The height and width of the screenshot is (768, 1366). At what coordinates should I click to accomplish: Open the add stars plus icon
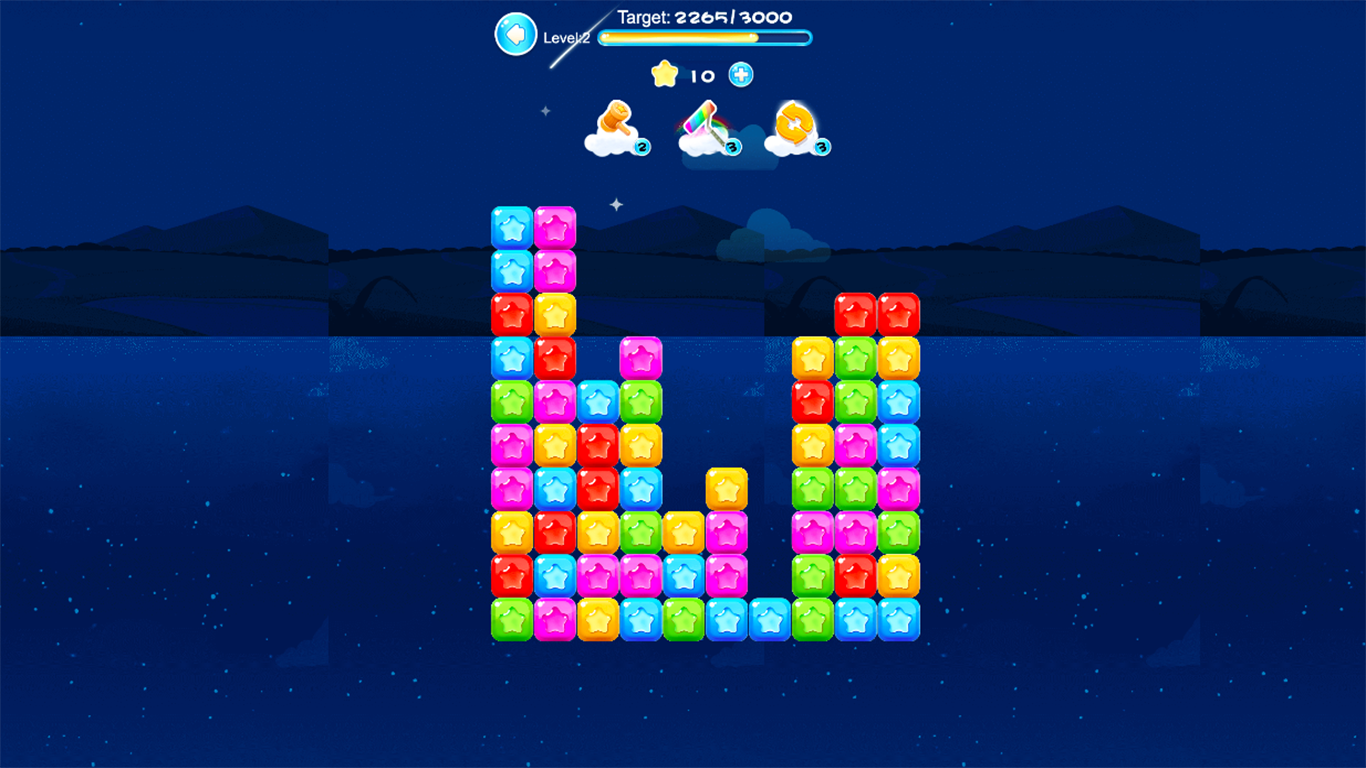coord(740,73)
